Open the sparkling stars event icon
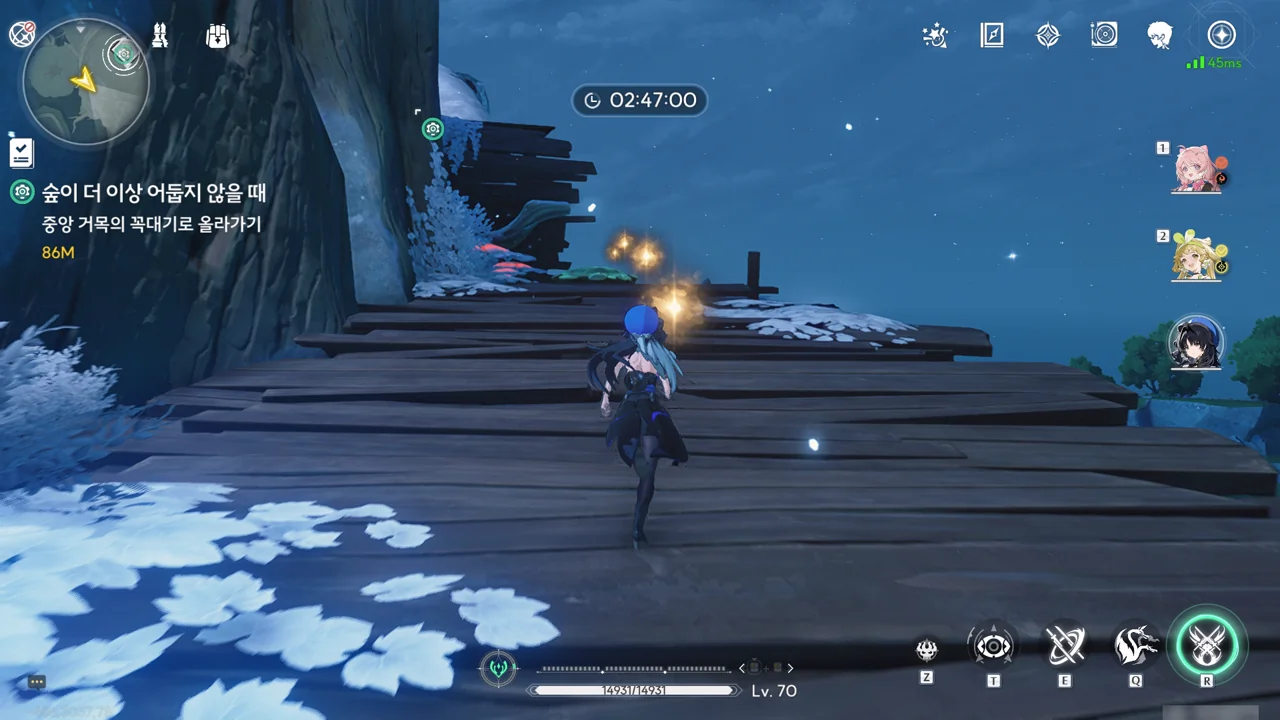 pyautogui.click(x=935, y=36)
